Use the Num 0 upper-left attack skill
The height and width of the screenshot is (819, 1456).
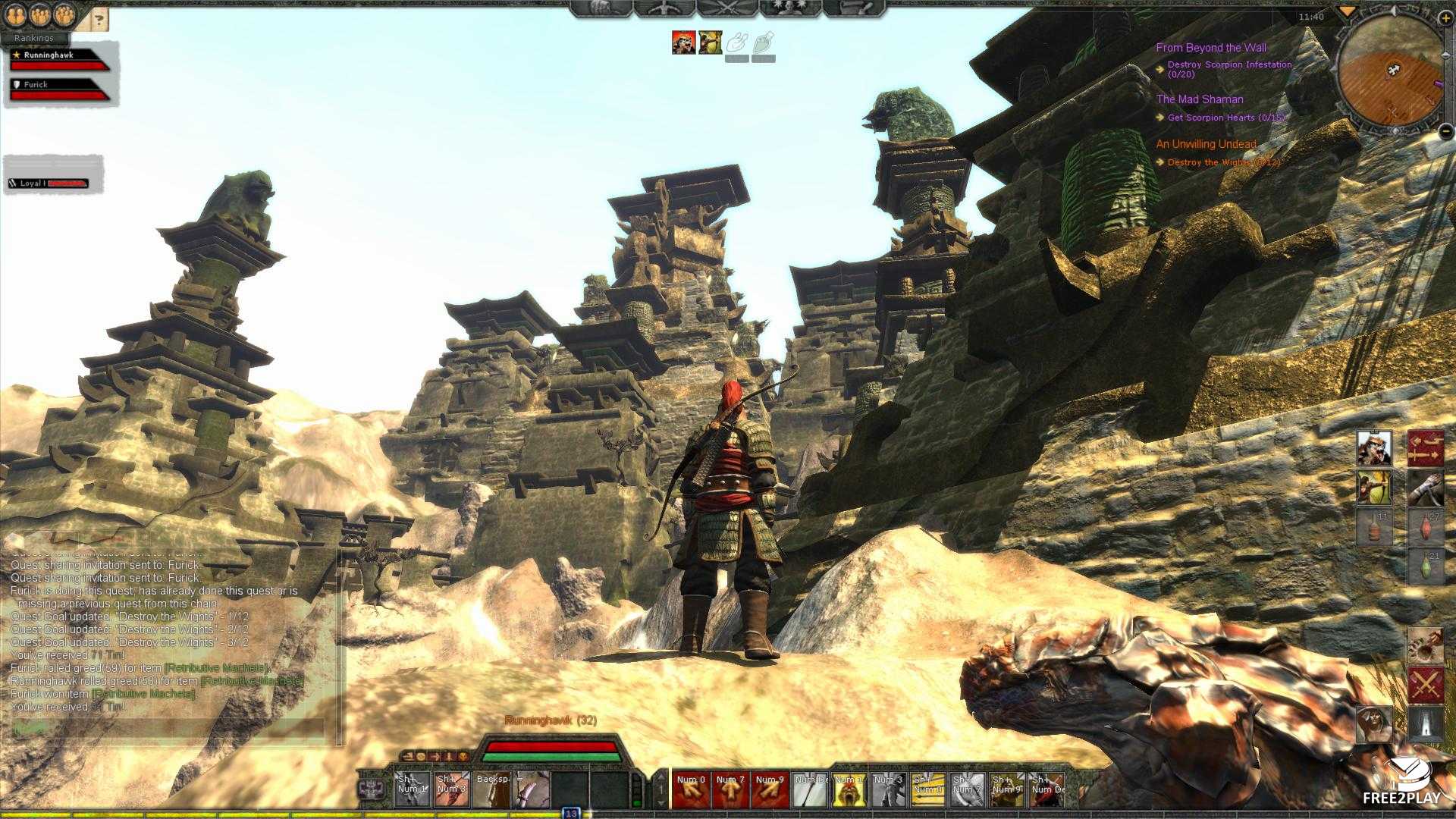(691, 790)
